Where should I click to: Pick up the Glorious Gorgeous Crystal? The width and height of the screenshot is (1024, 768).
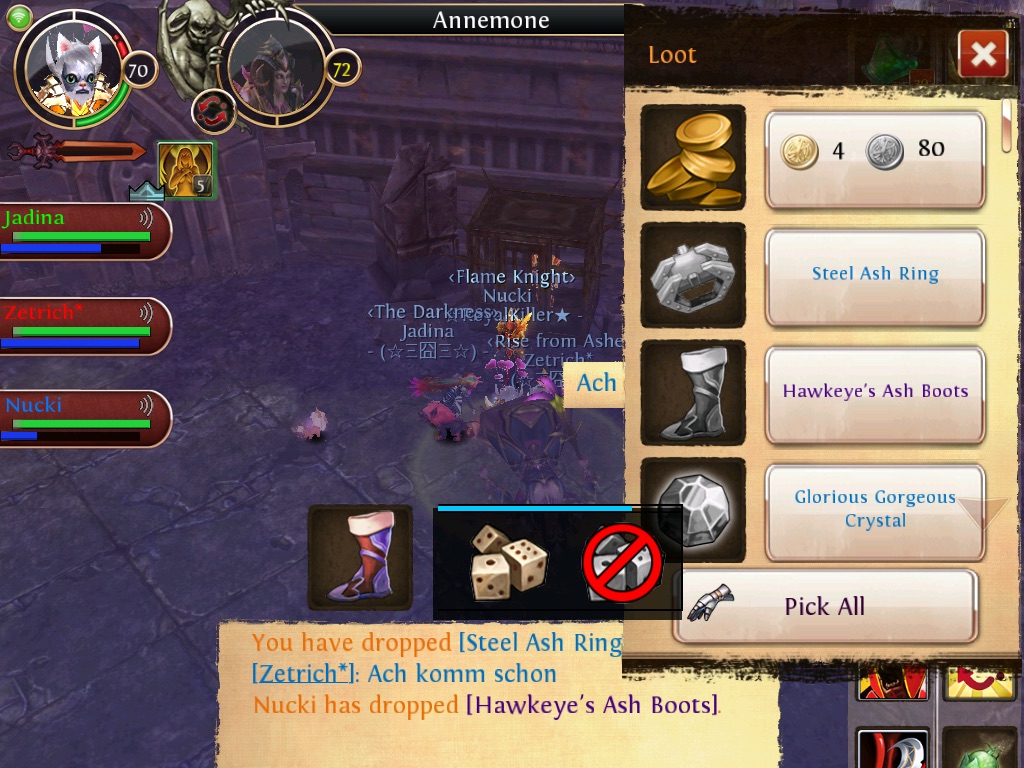pos(875,510)
